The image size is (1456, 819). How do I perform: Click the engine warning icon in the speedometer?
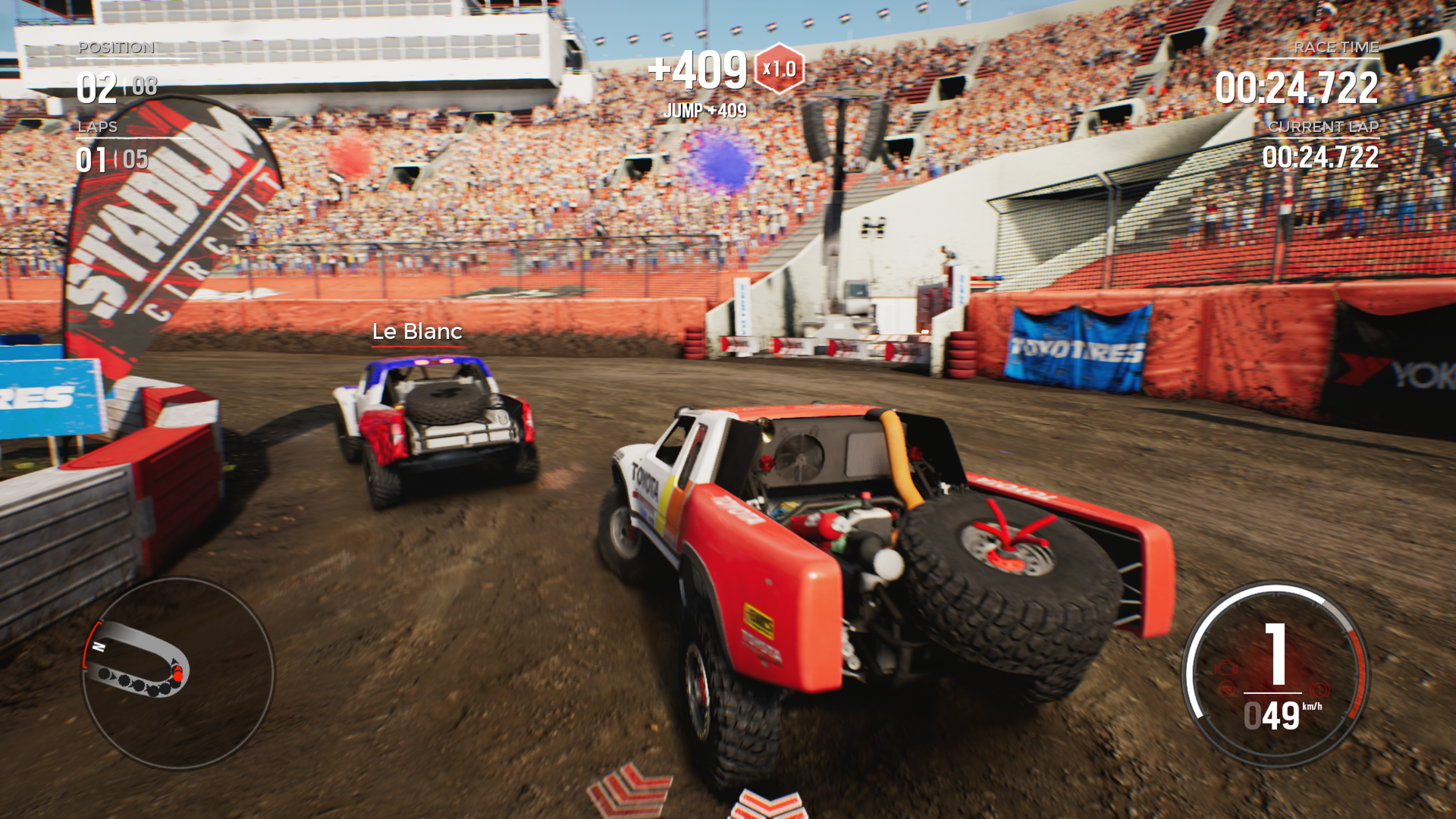(1226, 667)
